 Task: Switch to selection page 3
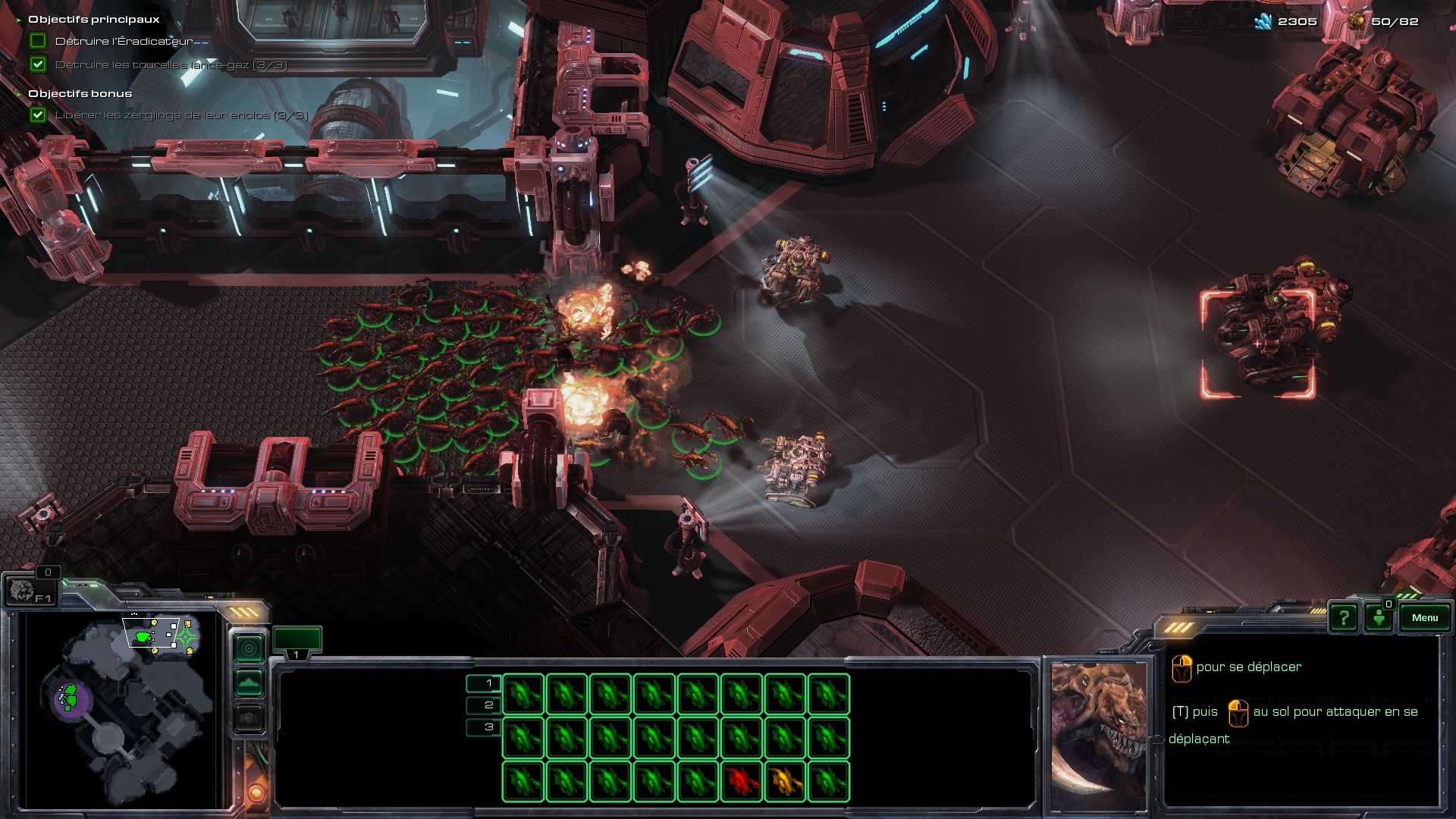coord(484,727)
